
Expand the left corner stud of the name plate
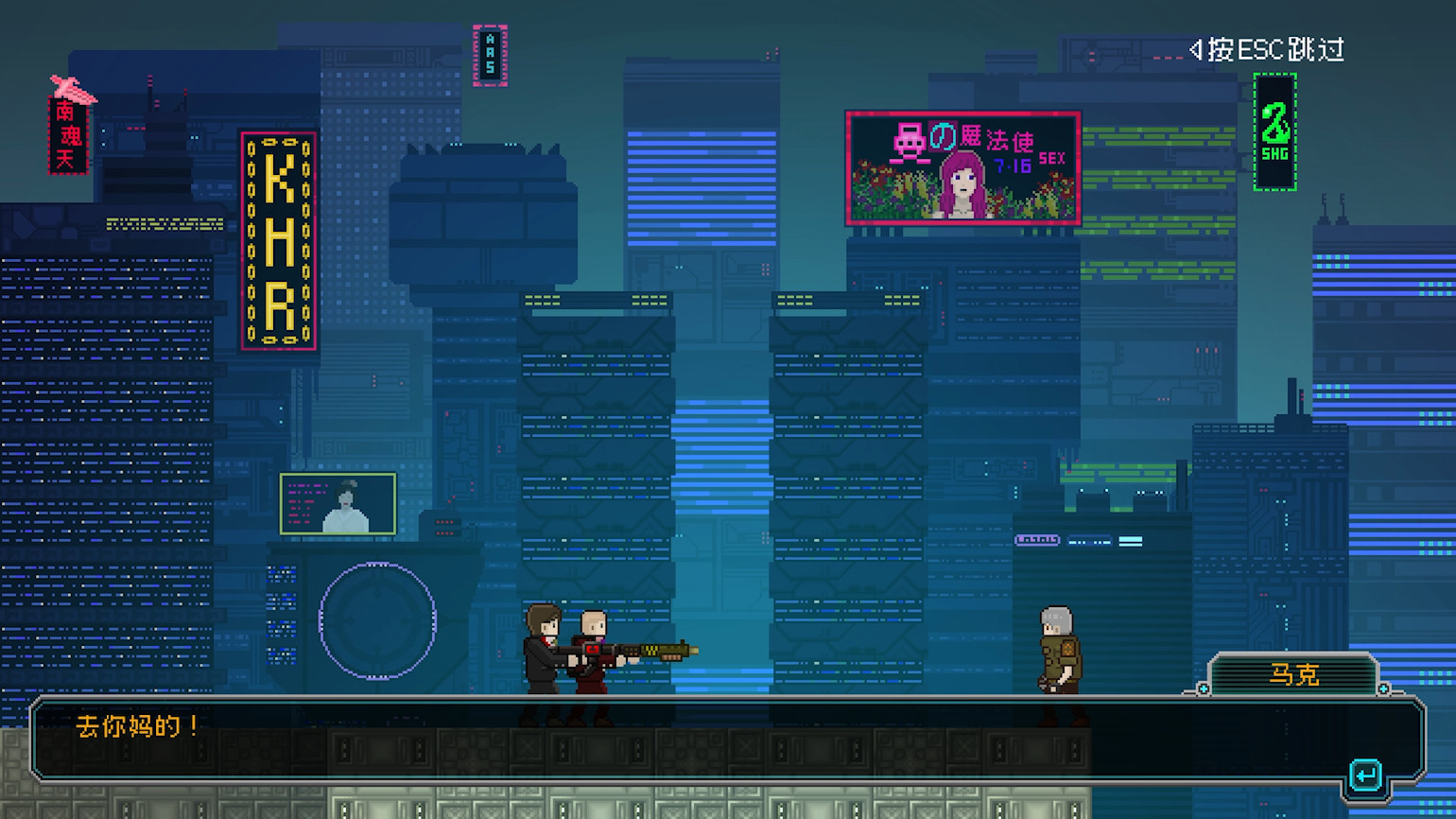point(1204,688)
